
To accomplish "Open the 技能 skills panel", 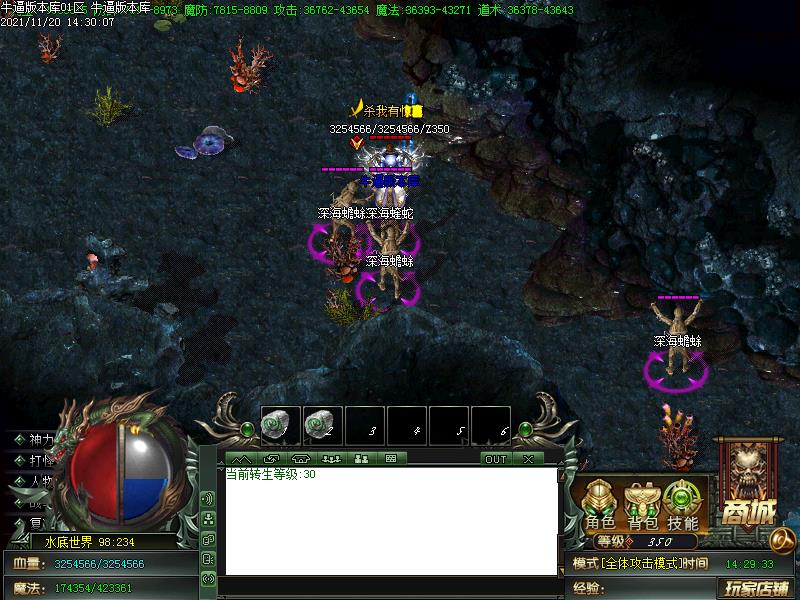I will point(683,505).
